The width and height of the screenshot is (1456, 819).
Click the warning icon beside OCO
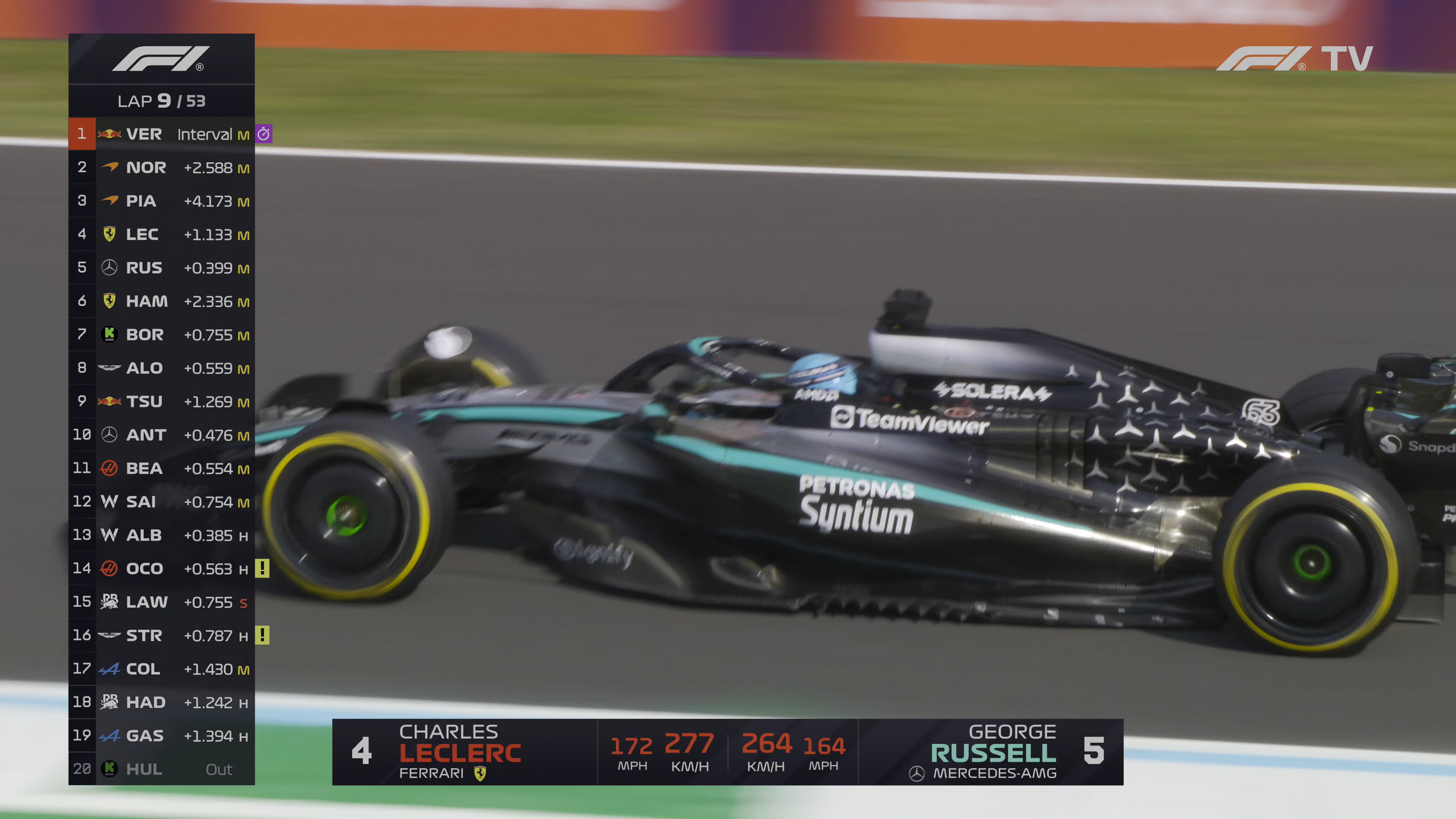(x=262, y=568)
